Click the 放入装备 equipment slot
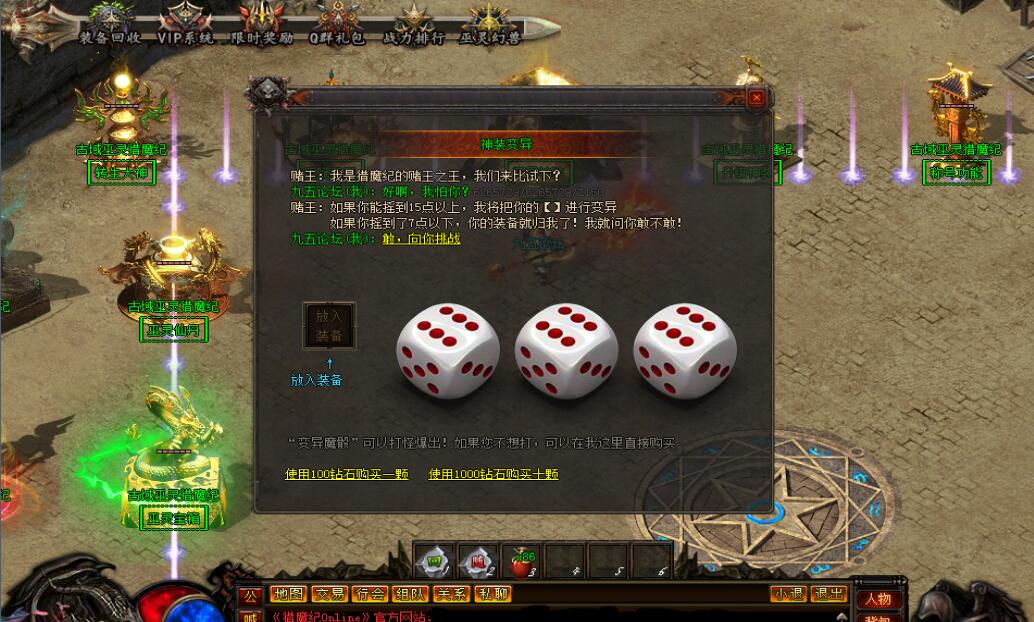 coord(329,326)
